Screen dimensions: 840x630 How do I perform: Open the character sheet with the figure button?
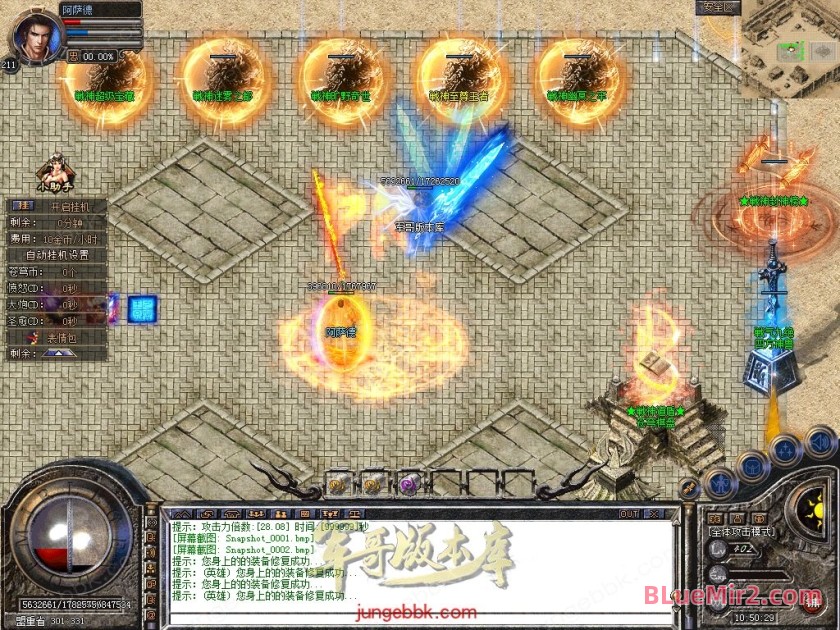[720, 484]
